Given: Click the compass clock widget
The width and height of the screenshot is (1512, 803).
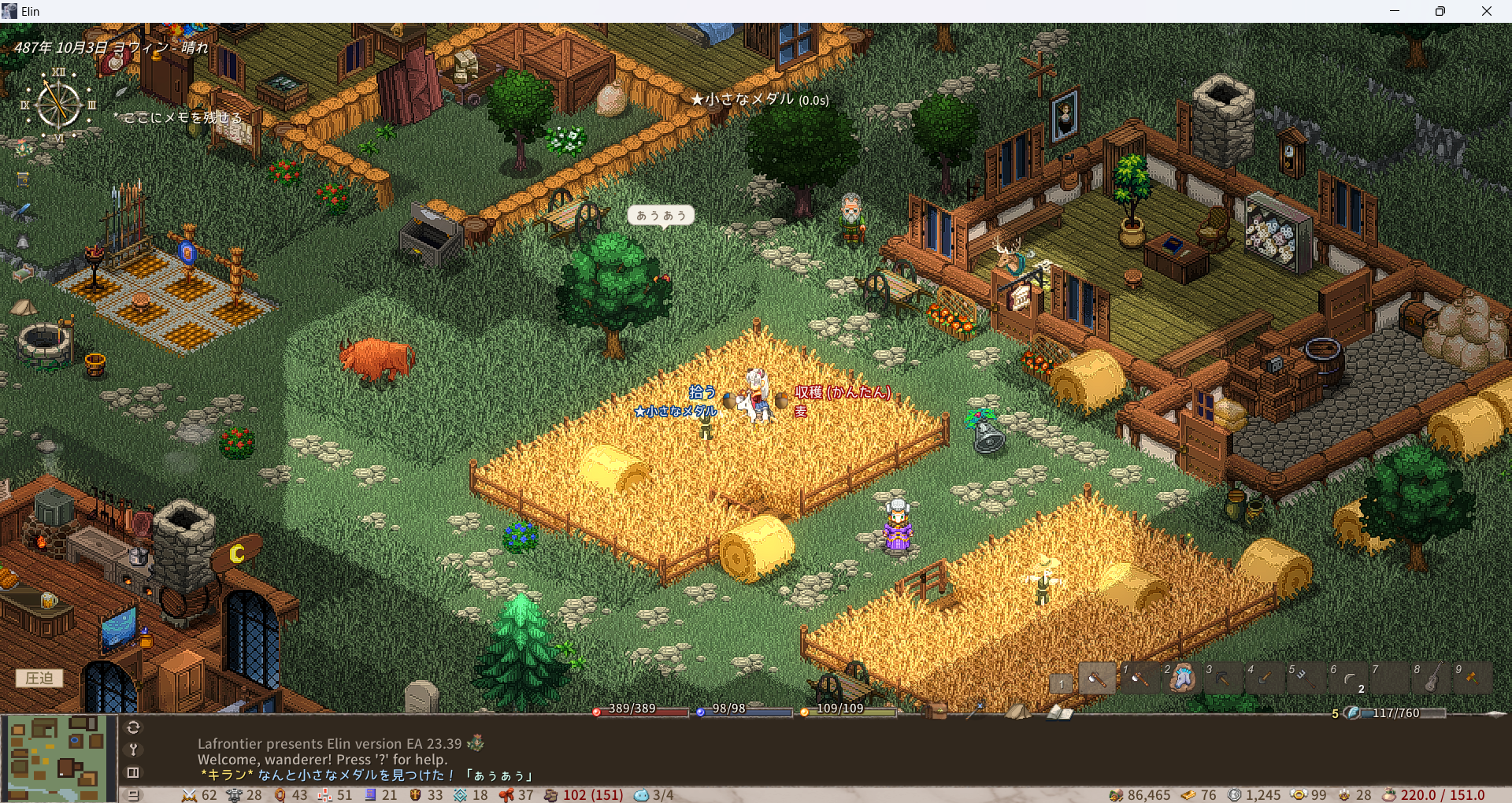Looking at the screenshot, I should click(59, 105).
